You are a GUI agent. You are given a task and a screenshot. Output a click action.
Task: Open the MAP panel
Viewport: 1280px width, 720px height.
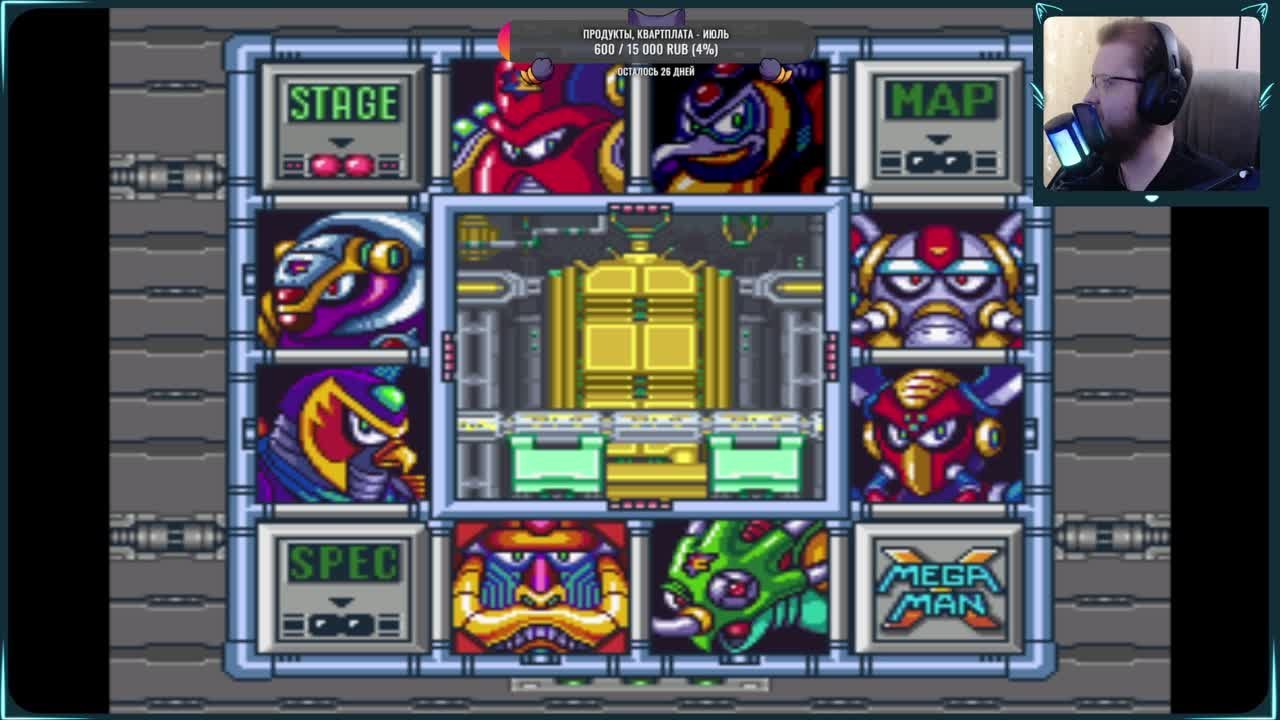point(939,127)
